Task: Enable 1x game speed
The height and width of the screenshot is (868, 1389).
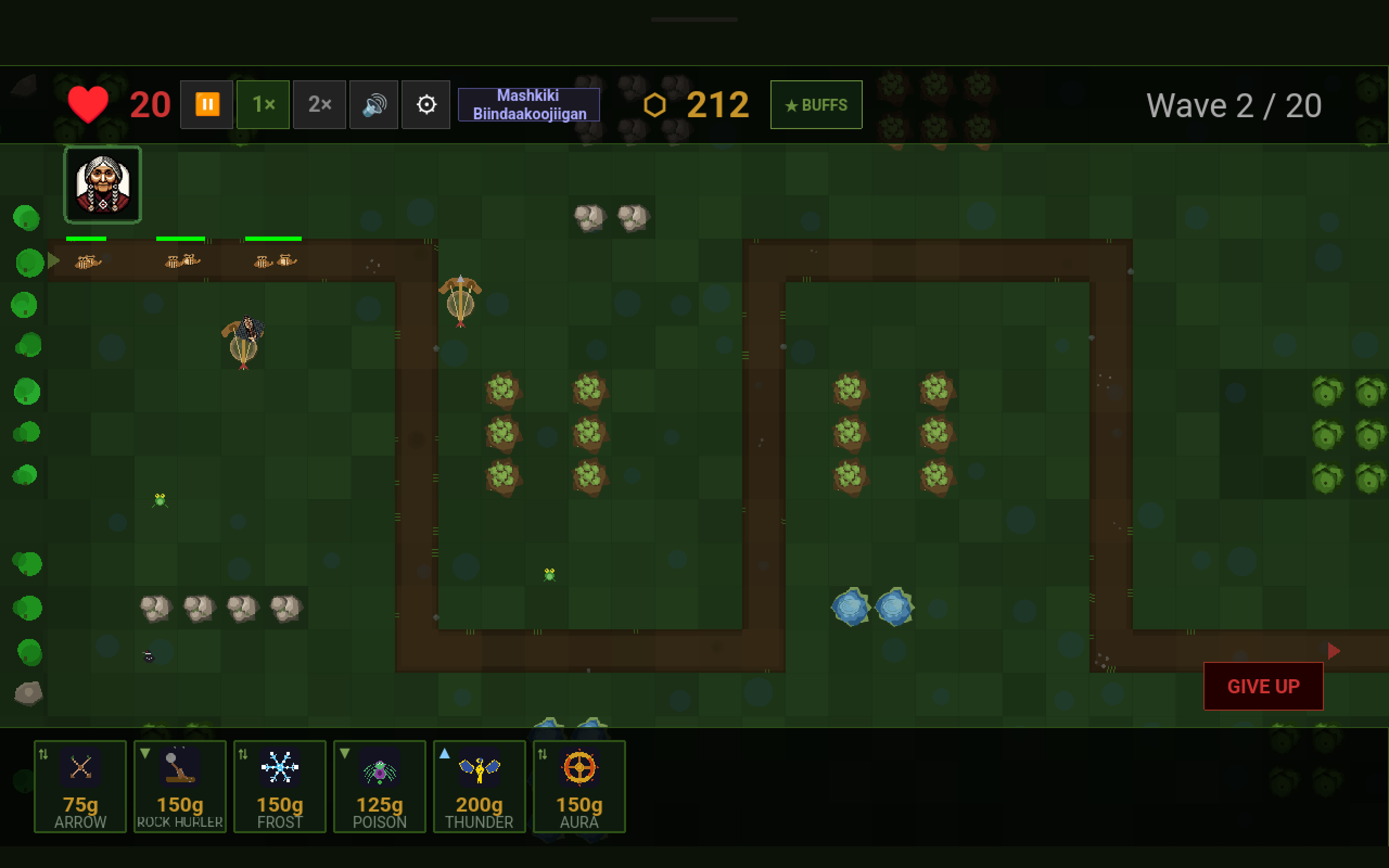Action: tap(263, 105)
